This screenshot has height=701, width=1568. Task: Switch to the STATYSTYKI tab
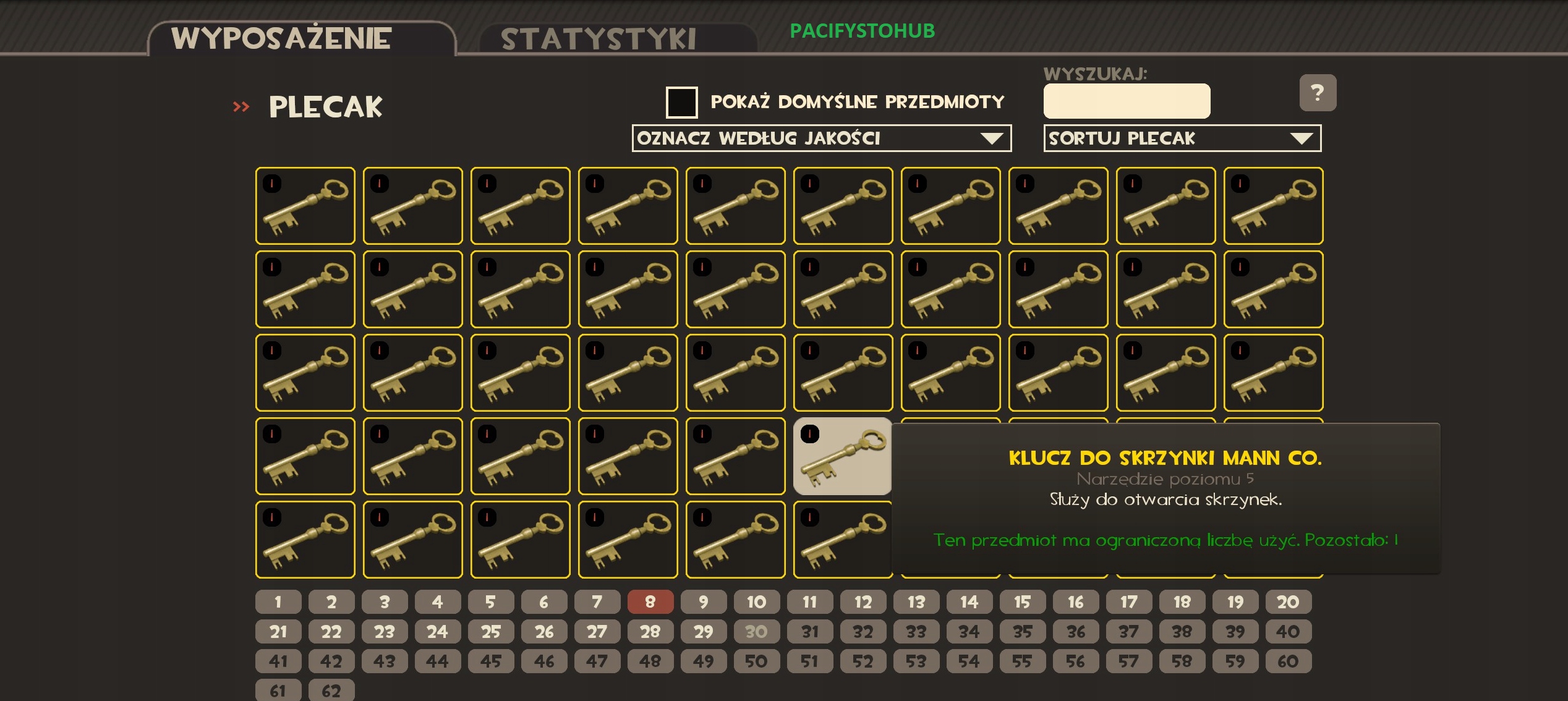pyautogui.click(x=599, y=38)
